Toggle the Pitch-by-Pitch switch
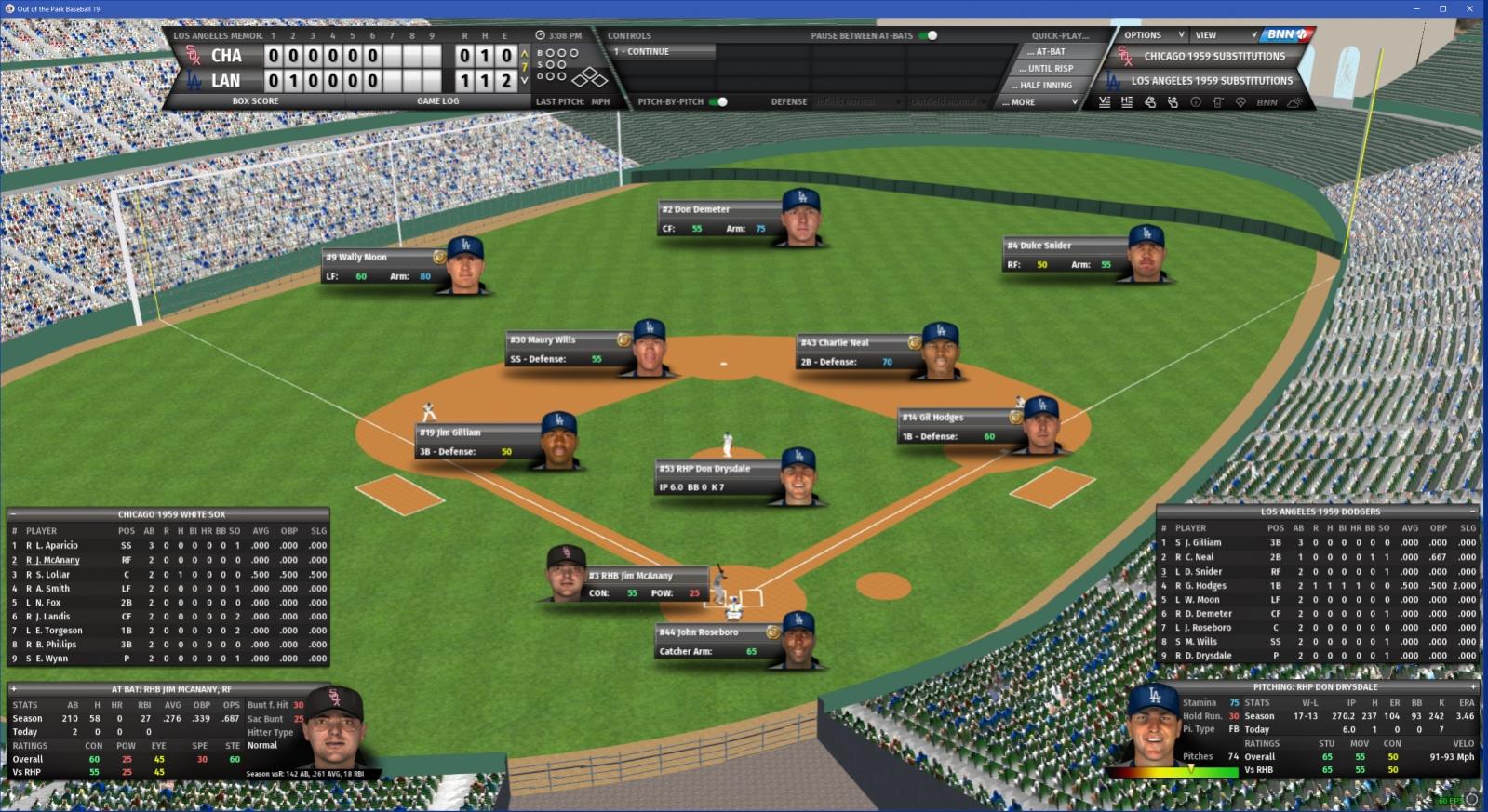 click(718, 101)
